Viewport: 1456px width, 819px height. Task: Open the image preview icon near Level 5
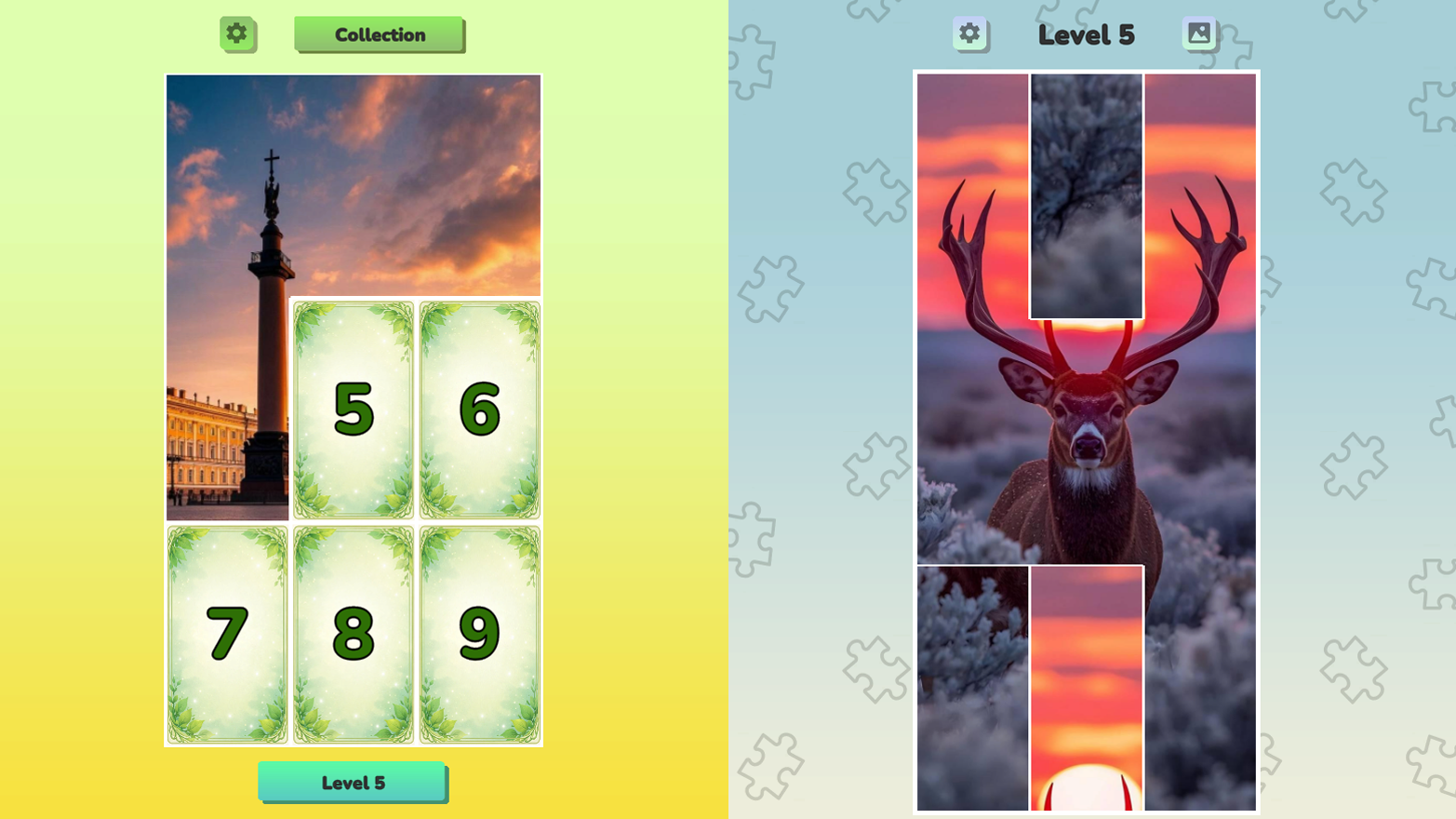pyautogui.click(x=1200, y=34)
